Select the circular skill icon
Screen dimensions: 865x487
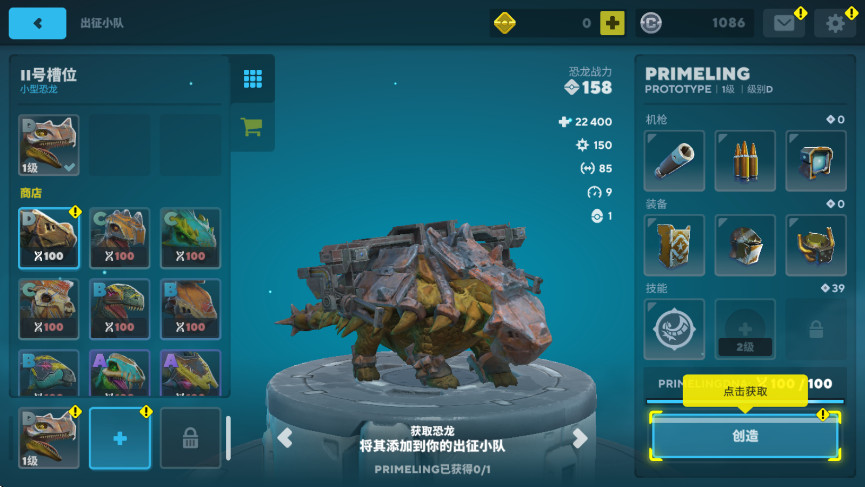click(674, 330)
